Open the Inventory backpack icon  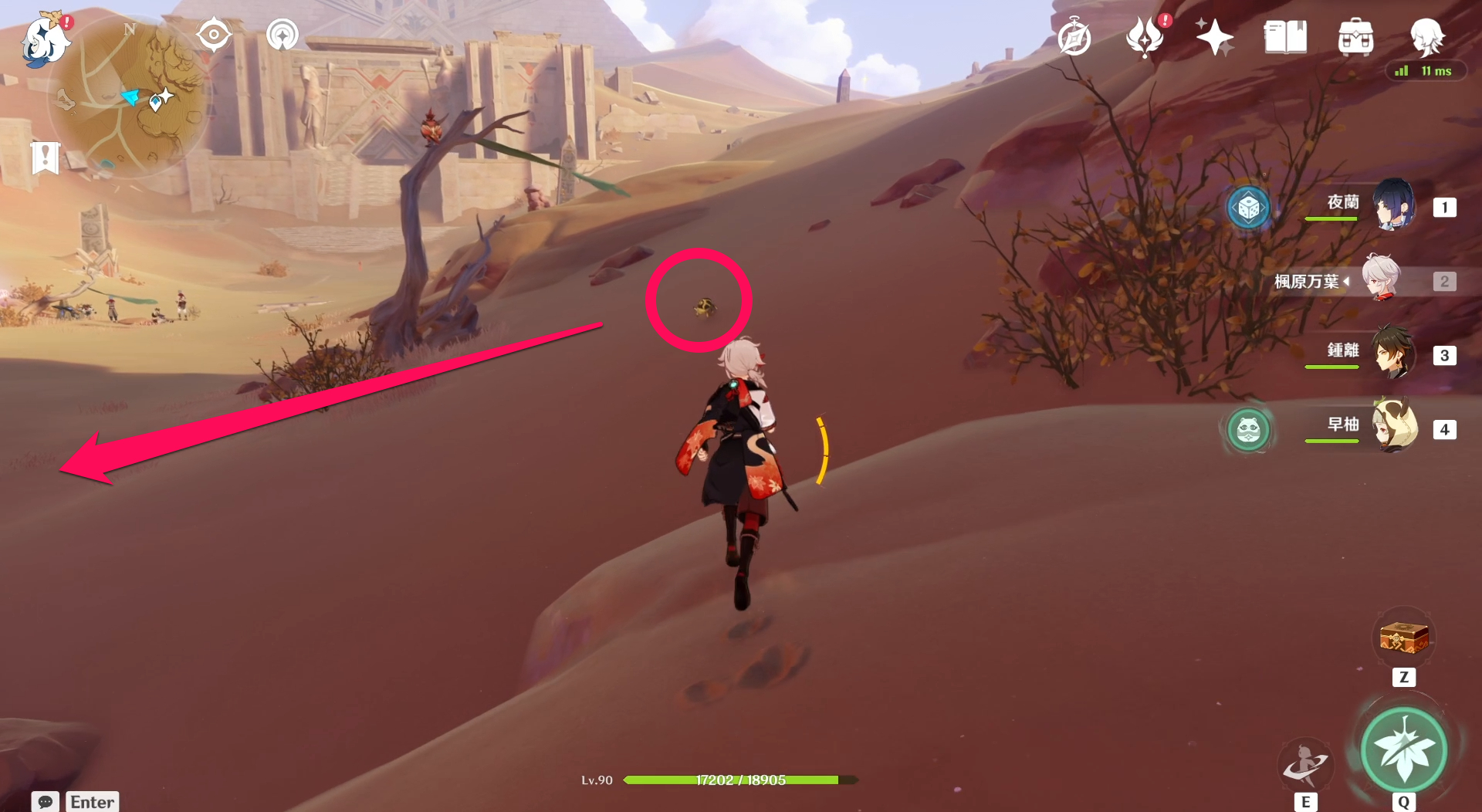1357,36
